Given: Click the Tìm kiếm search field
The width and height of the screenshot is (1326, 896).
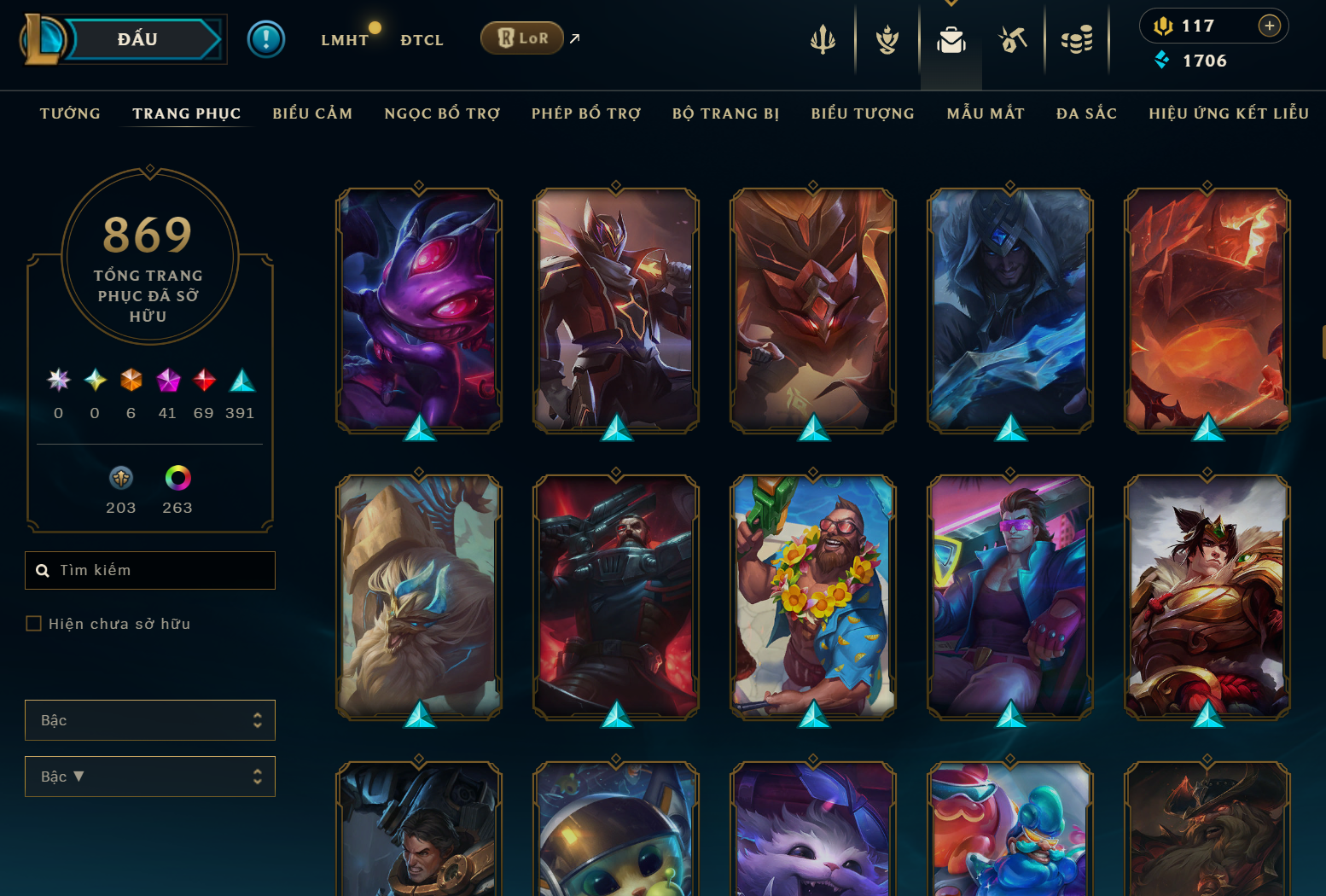Looking at the screenshot, I should click(x=150, y=570).
